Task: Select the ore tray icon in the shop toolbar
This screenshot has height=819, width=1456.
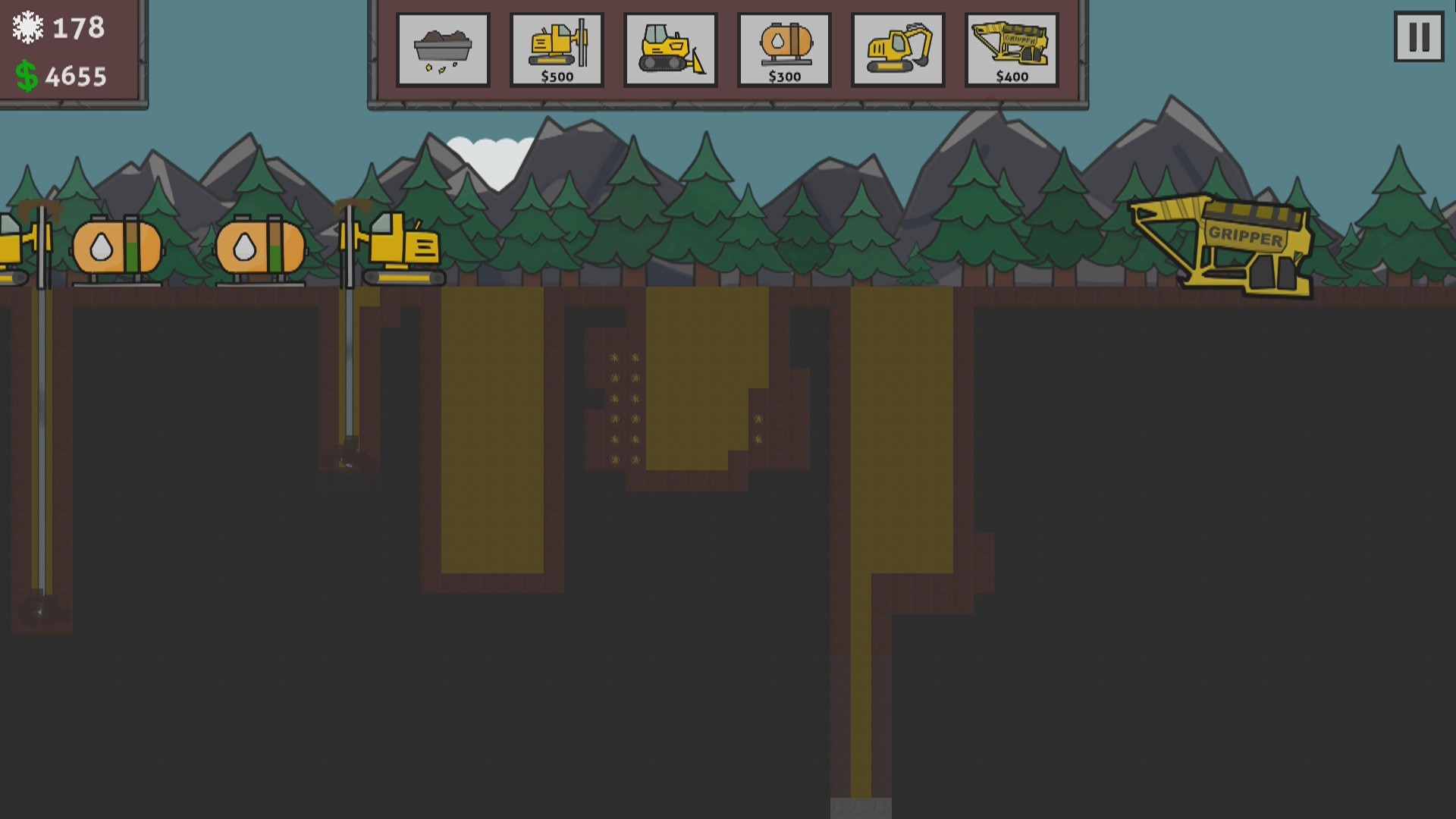Action: pyautogui.click(x=443, y=49)
